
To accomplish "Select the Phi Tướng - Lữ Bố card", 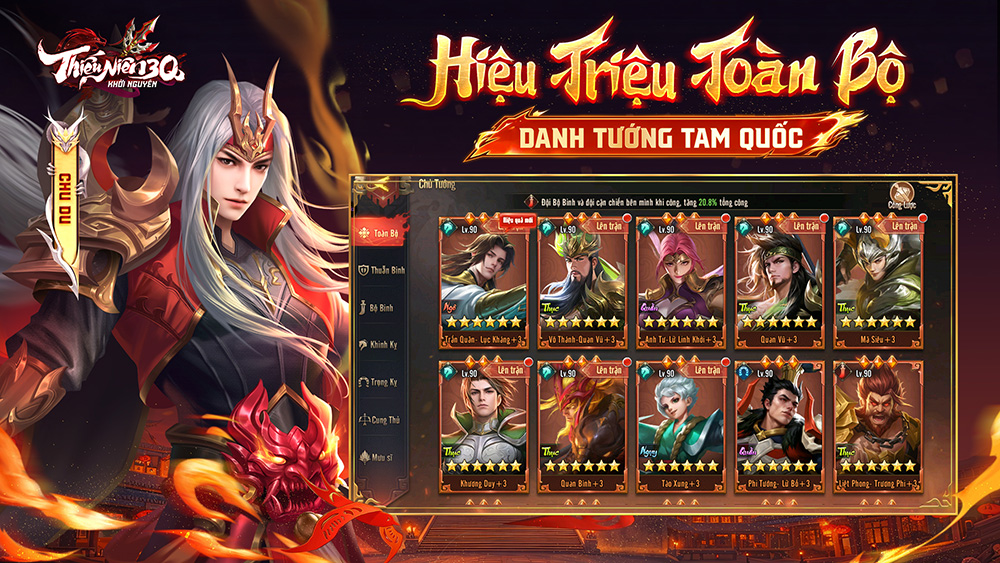I will click(779, 423).
